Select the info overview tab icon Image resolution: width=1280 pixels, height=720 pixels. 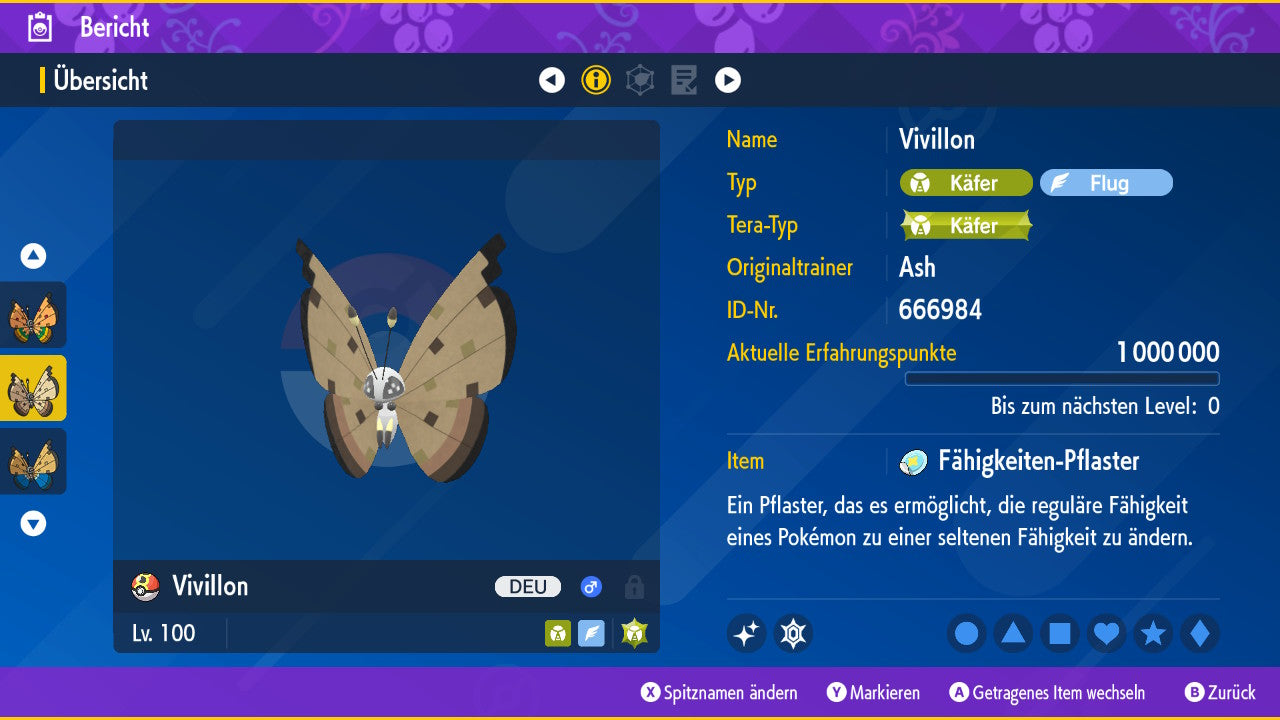[x=596, y=80]
